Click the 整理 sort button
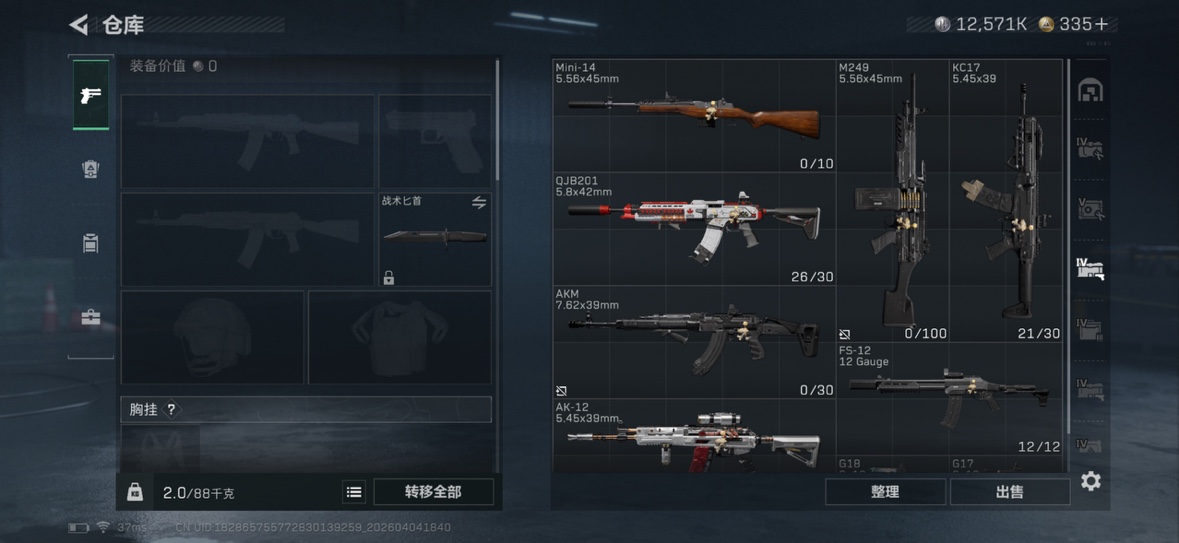 point(885,492)
